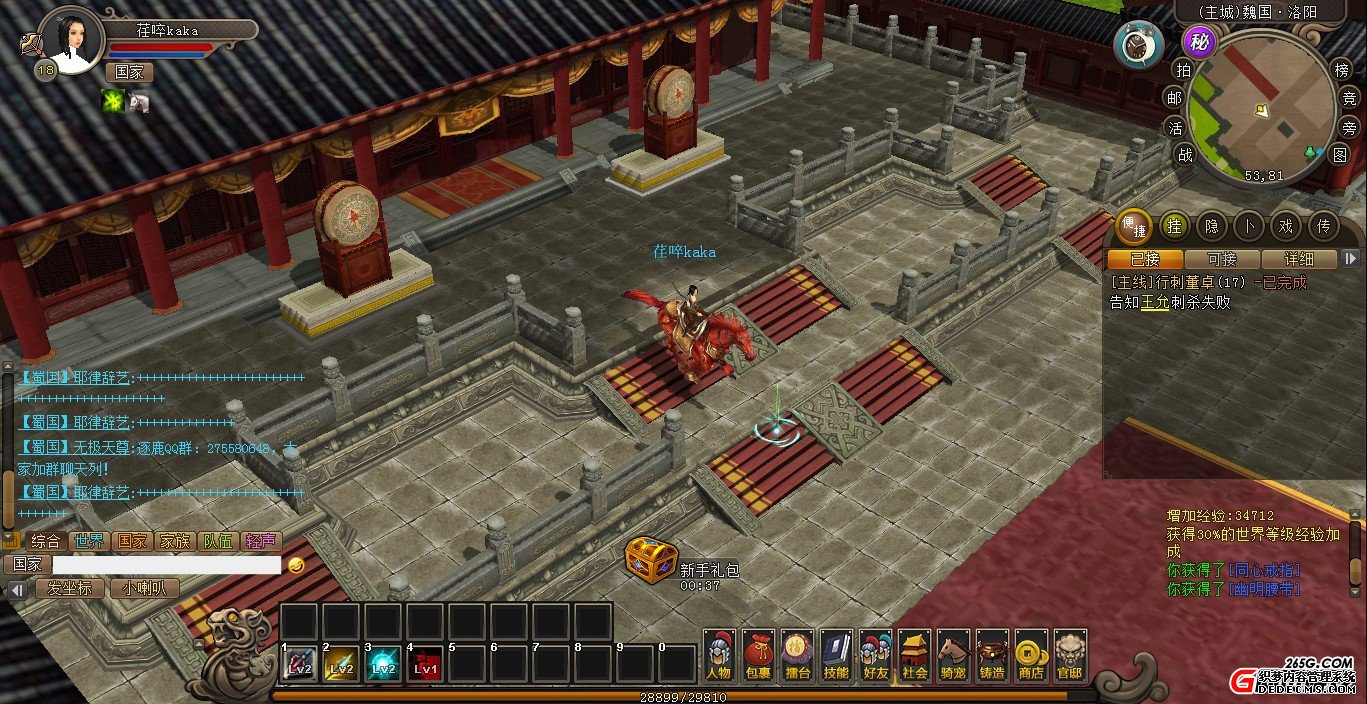The height and width of the screenshot is (704, 1367).
Task: Open the purple 秘 button by minimap
Action: (1197, 42)
